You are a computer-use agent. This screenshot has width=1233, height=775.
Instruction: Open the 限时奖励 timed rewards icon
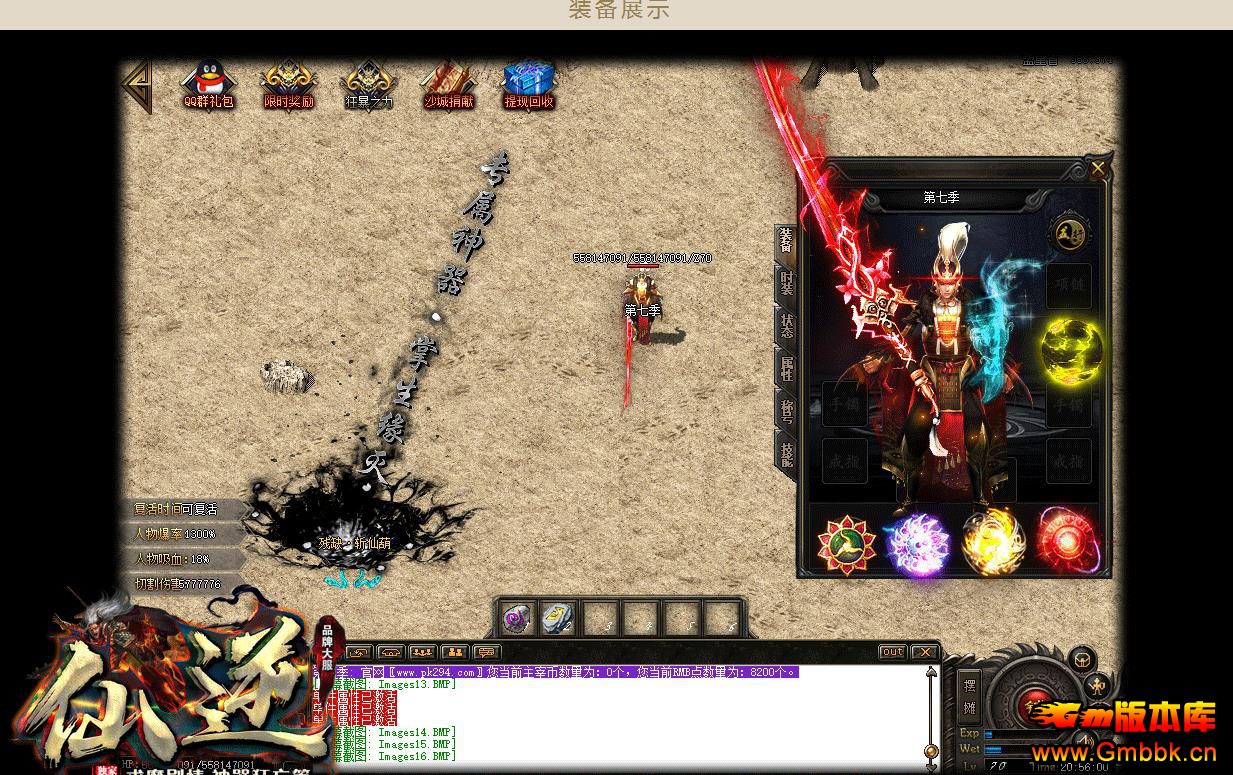click(x=288, y=83)
